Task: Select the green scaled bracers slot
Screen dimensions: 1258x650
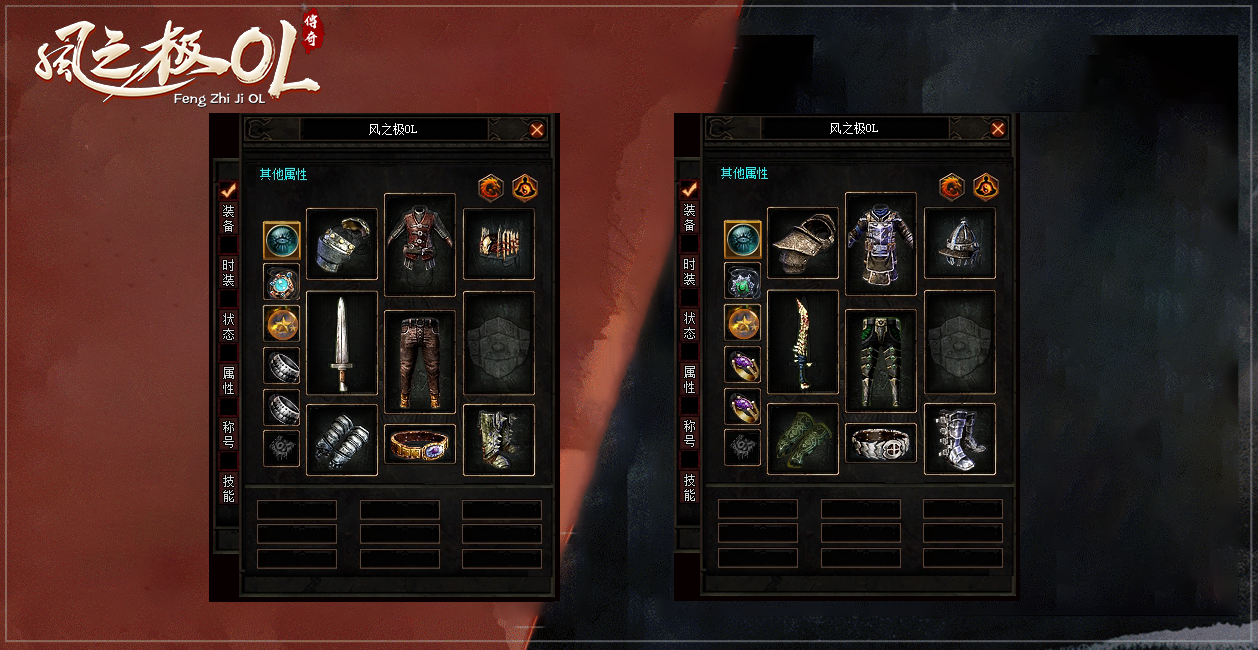Action: pos(803,439)
